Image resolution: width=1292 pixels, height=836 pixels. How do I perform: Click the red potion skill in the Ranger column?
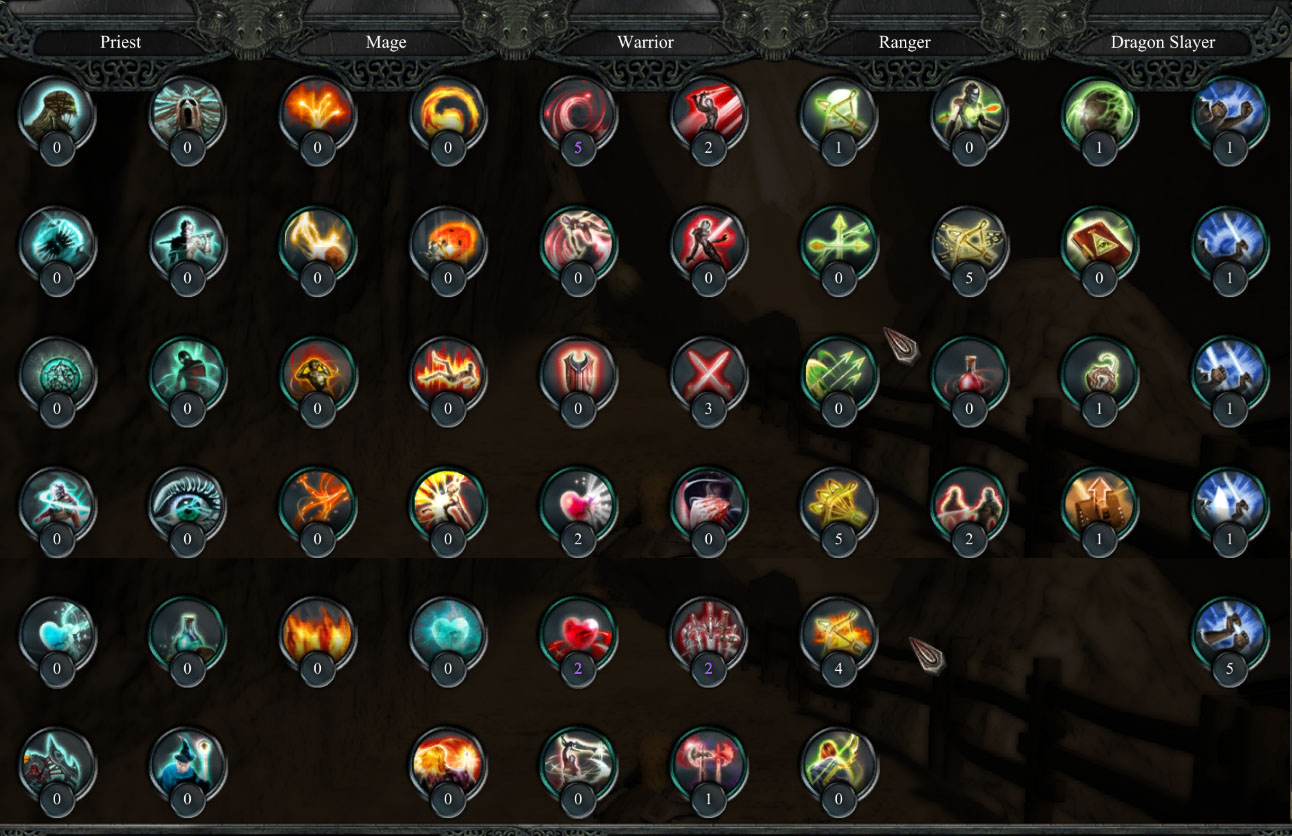pos(968,380)
